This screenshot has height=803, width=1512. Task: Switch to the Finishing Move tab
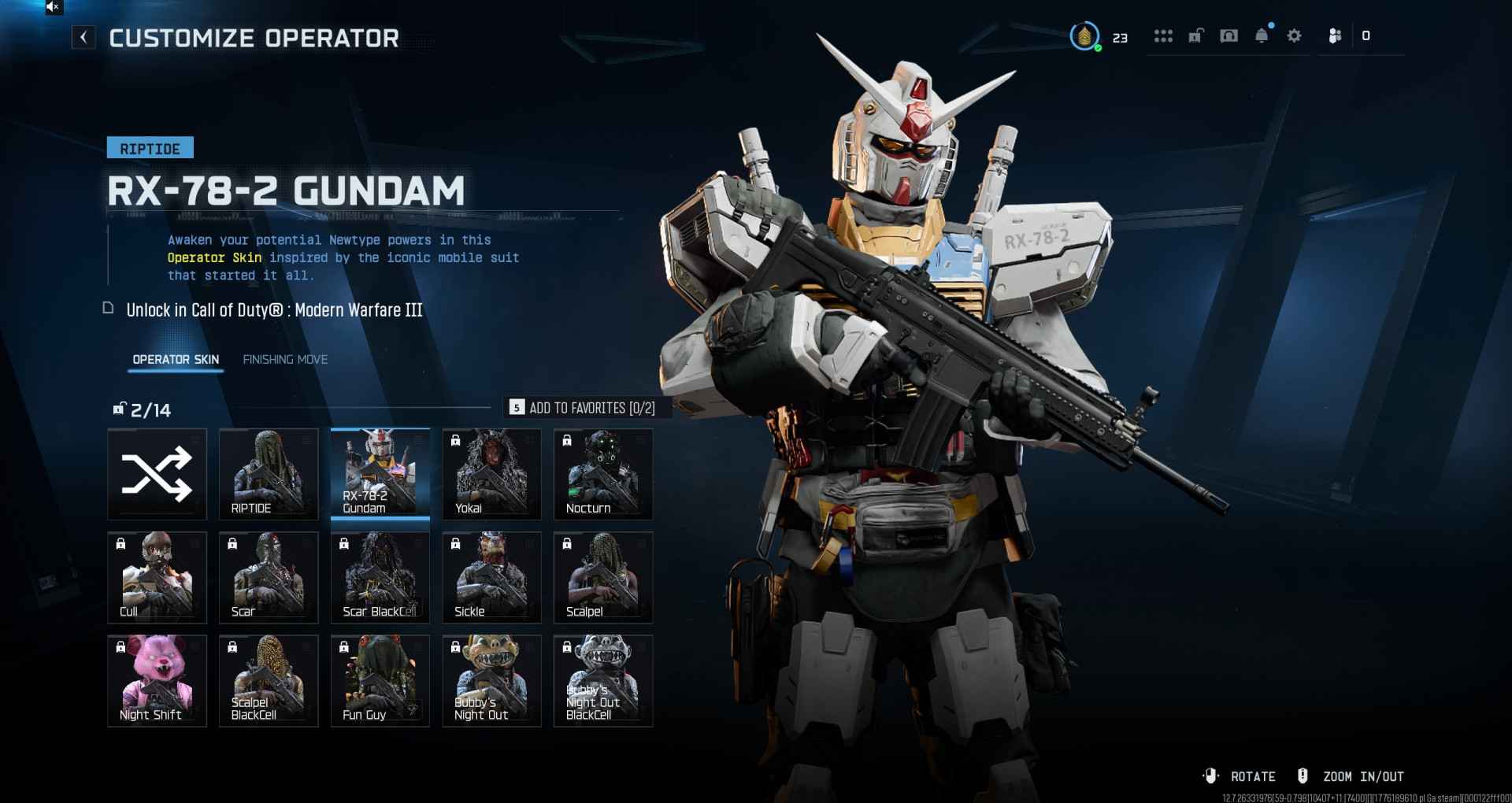(x=285, y=359)
